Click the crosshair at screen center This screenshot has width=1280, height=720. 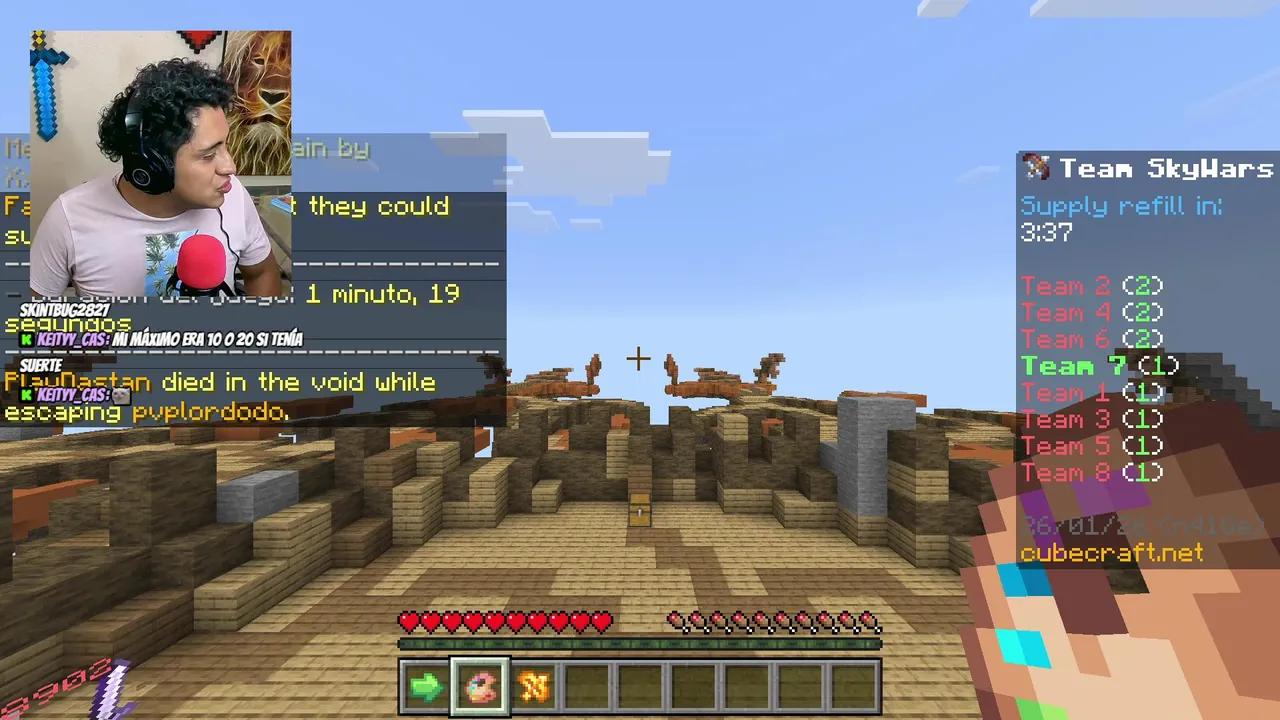click(x=638, y=359)
